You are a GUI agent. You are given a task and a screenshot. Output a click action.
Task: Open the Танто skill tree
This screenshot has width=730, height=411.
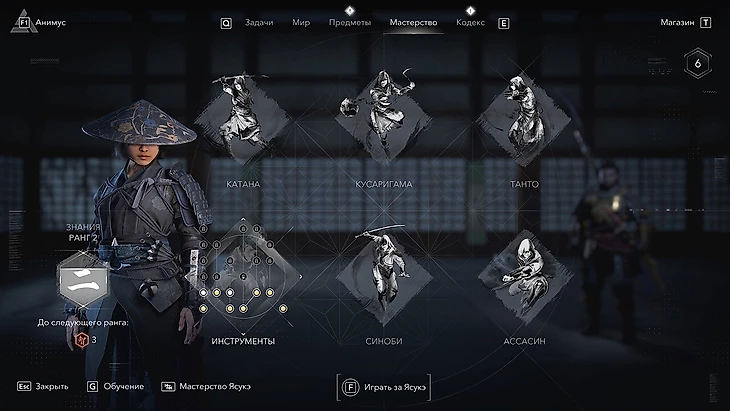click(523, 120)
